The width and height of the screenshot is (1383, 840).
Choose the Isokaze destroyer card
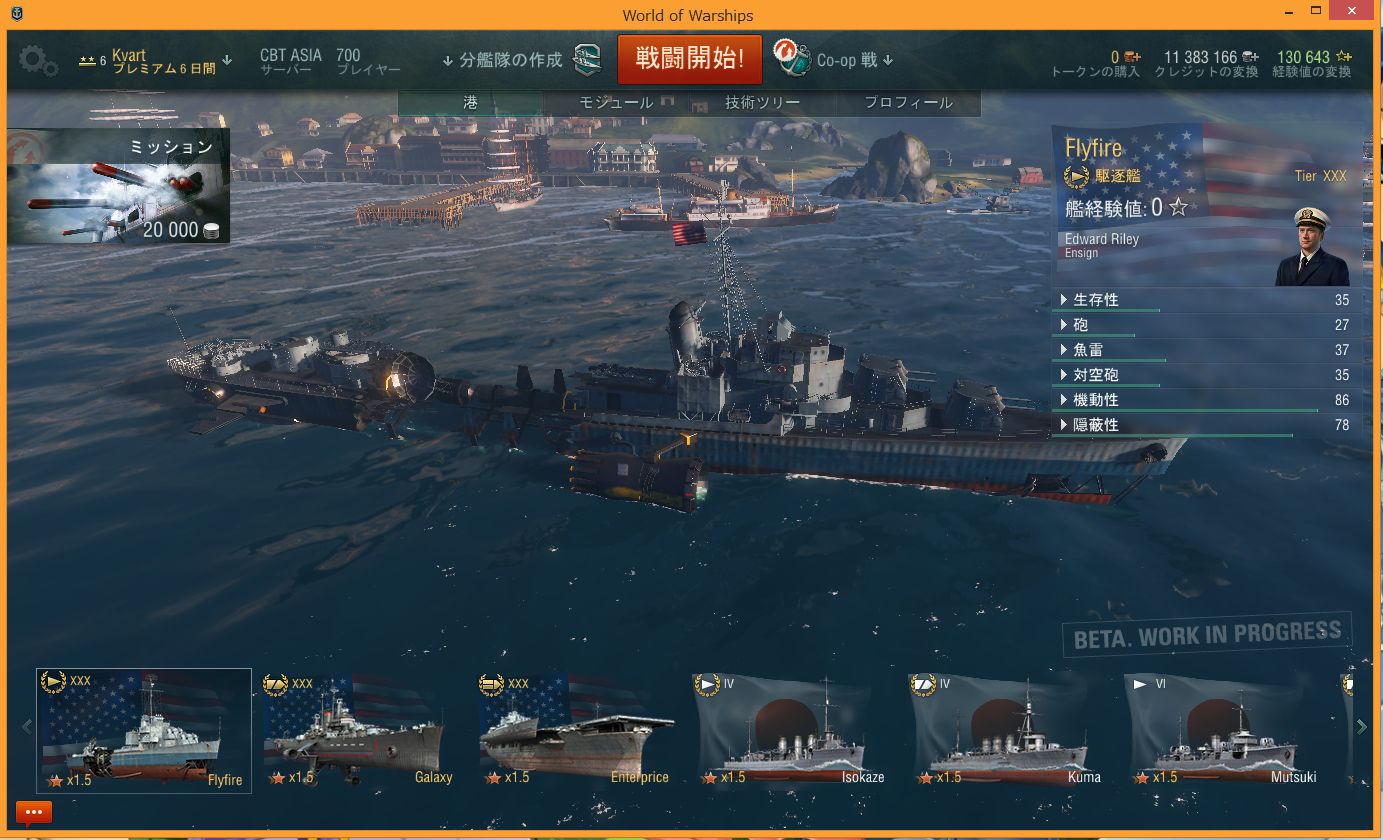tap(791, 731)
